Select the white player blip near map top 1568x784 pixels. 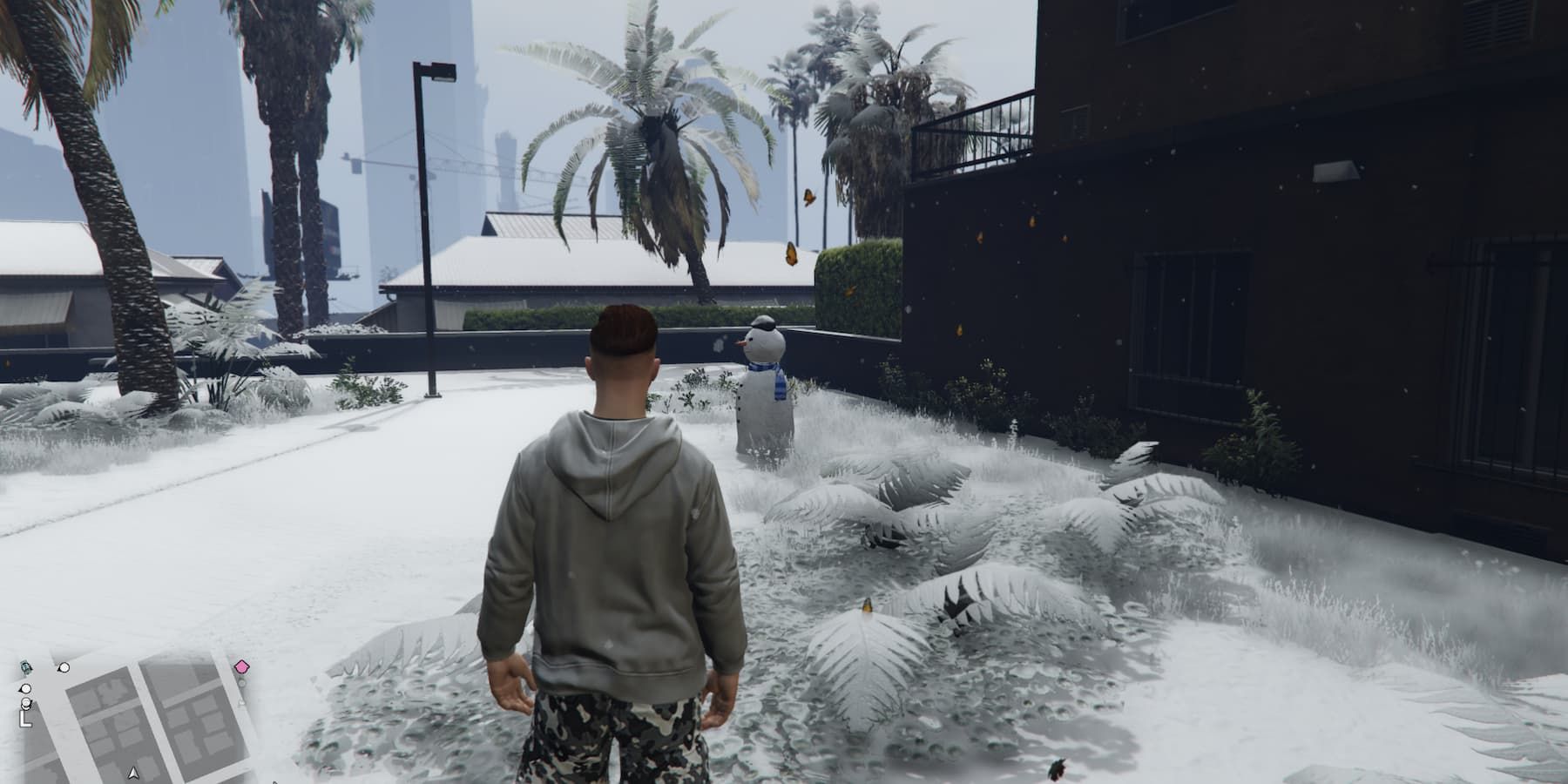64,668
